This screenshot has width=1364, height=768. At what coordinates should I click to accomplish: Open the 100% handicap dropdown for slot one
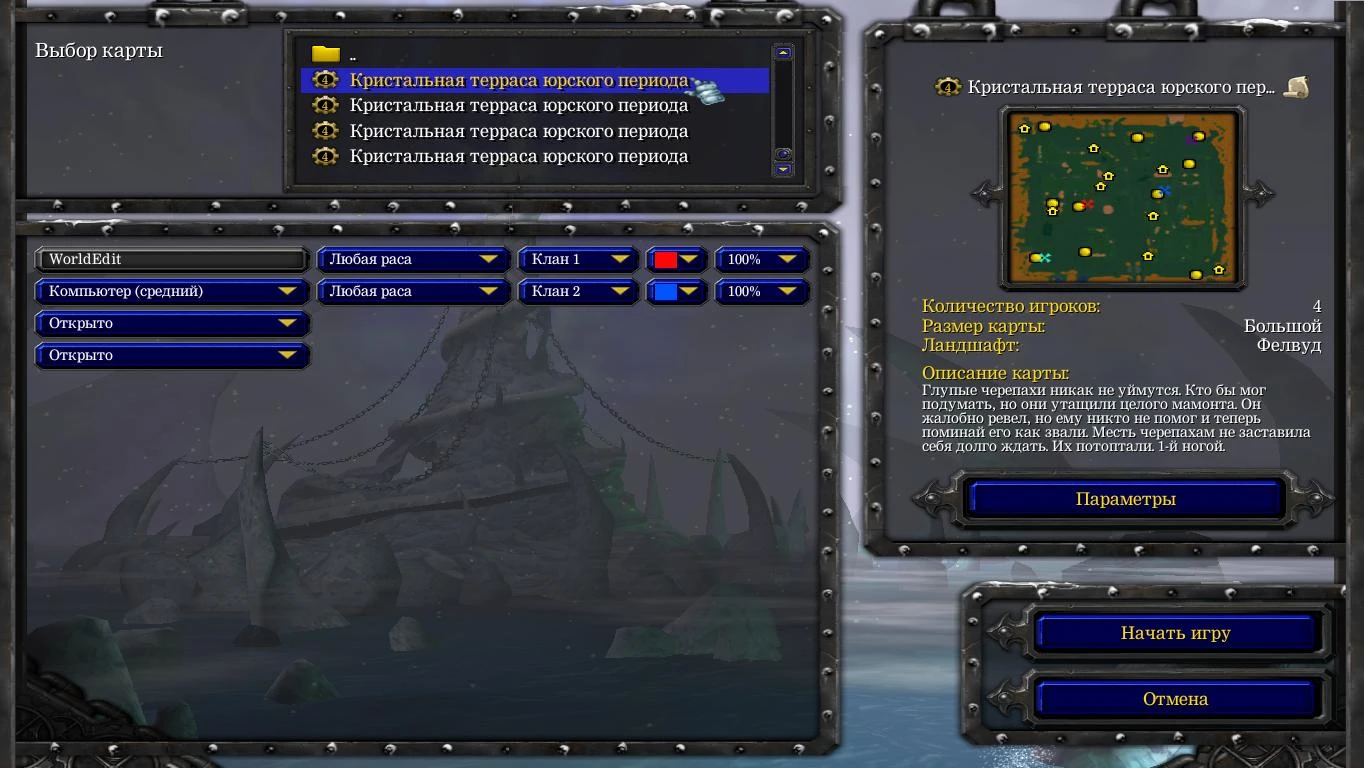click(x=762, y=259)
